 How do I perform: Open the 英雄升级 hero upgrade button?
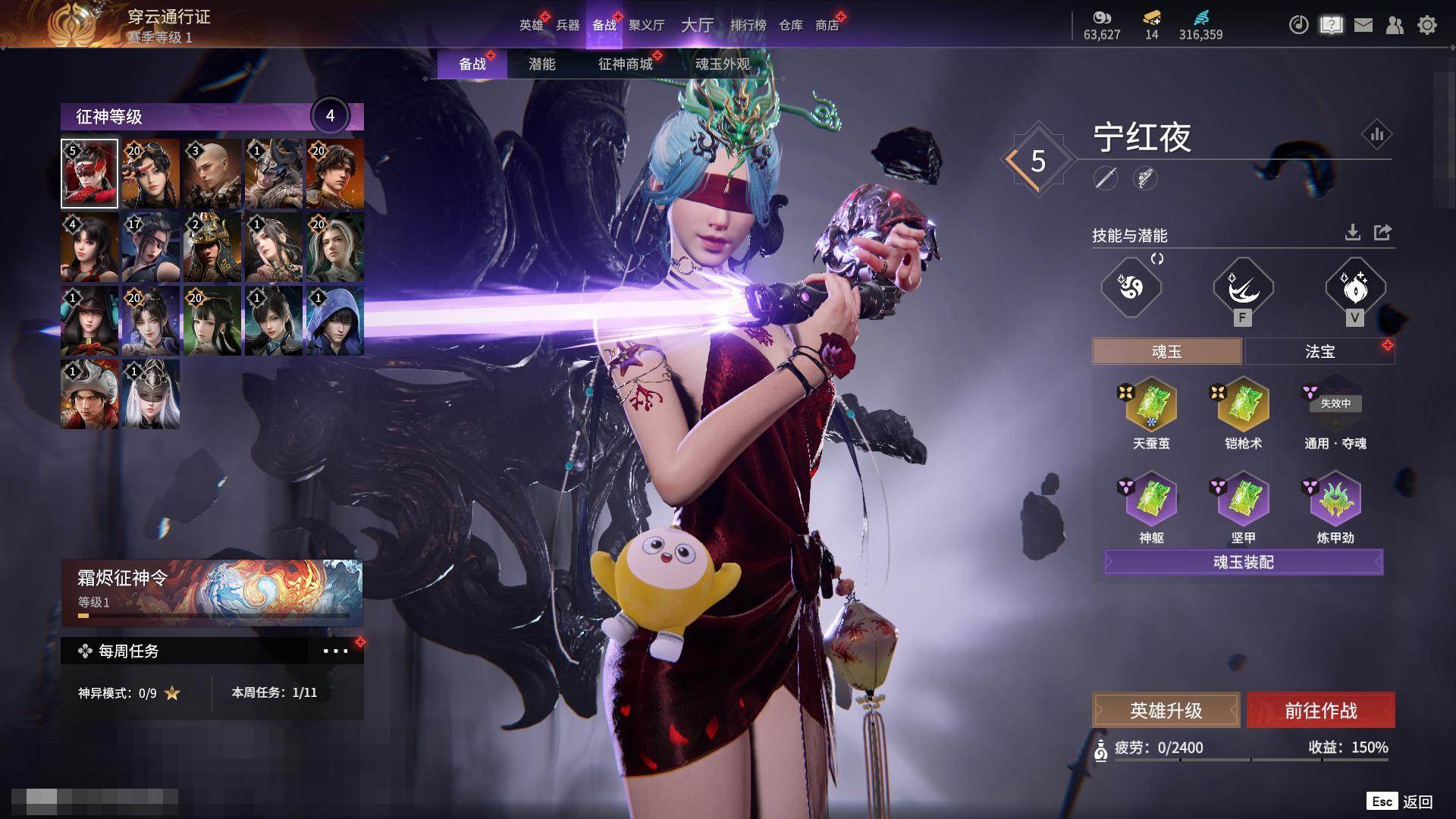coord(1166,711)
